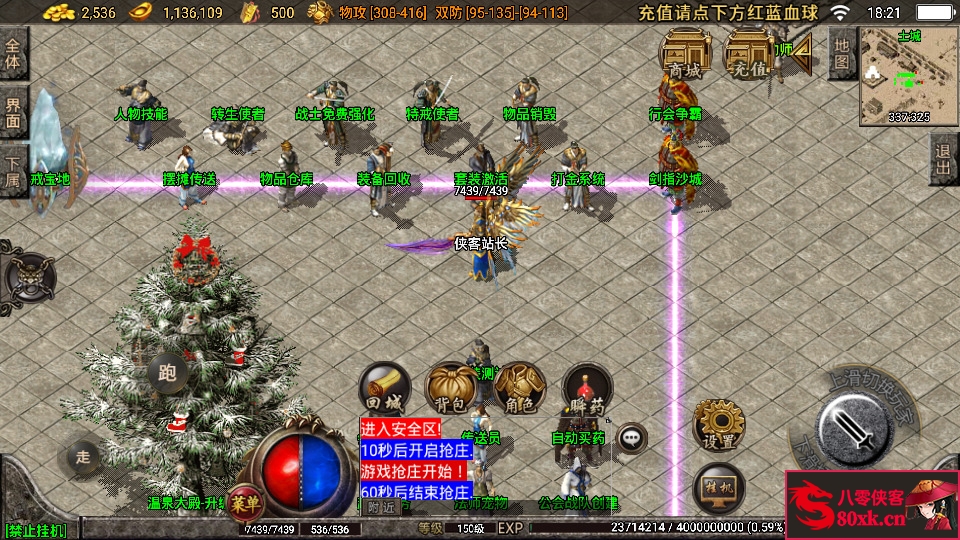
Task: Switch movement to 走 walk
Action: coord(84,457)
